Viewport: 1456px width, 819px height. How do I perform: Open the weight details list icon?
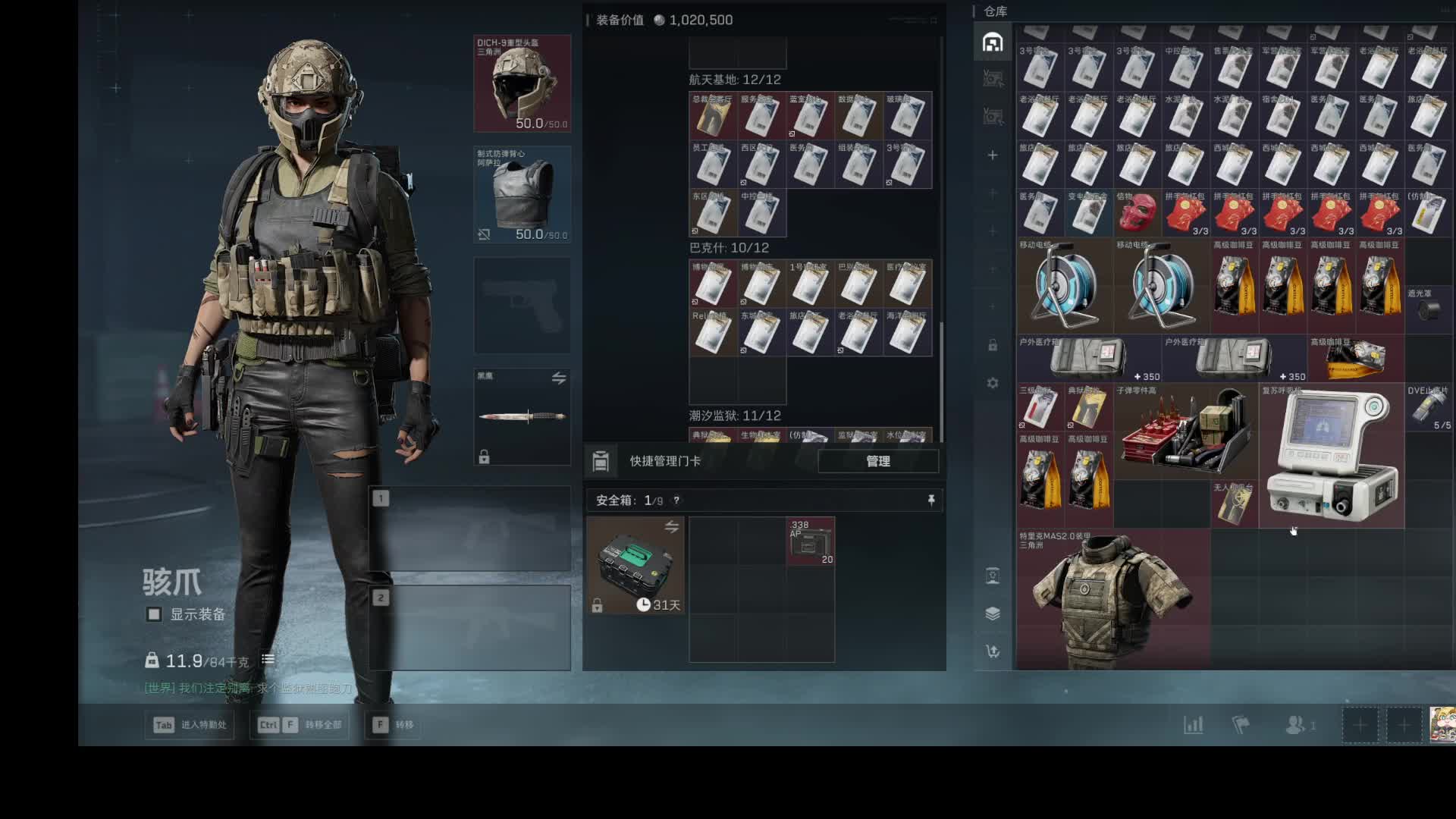[268, 660]
